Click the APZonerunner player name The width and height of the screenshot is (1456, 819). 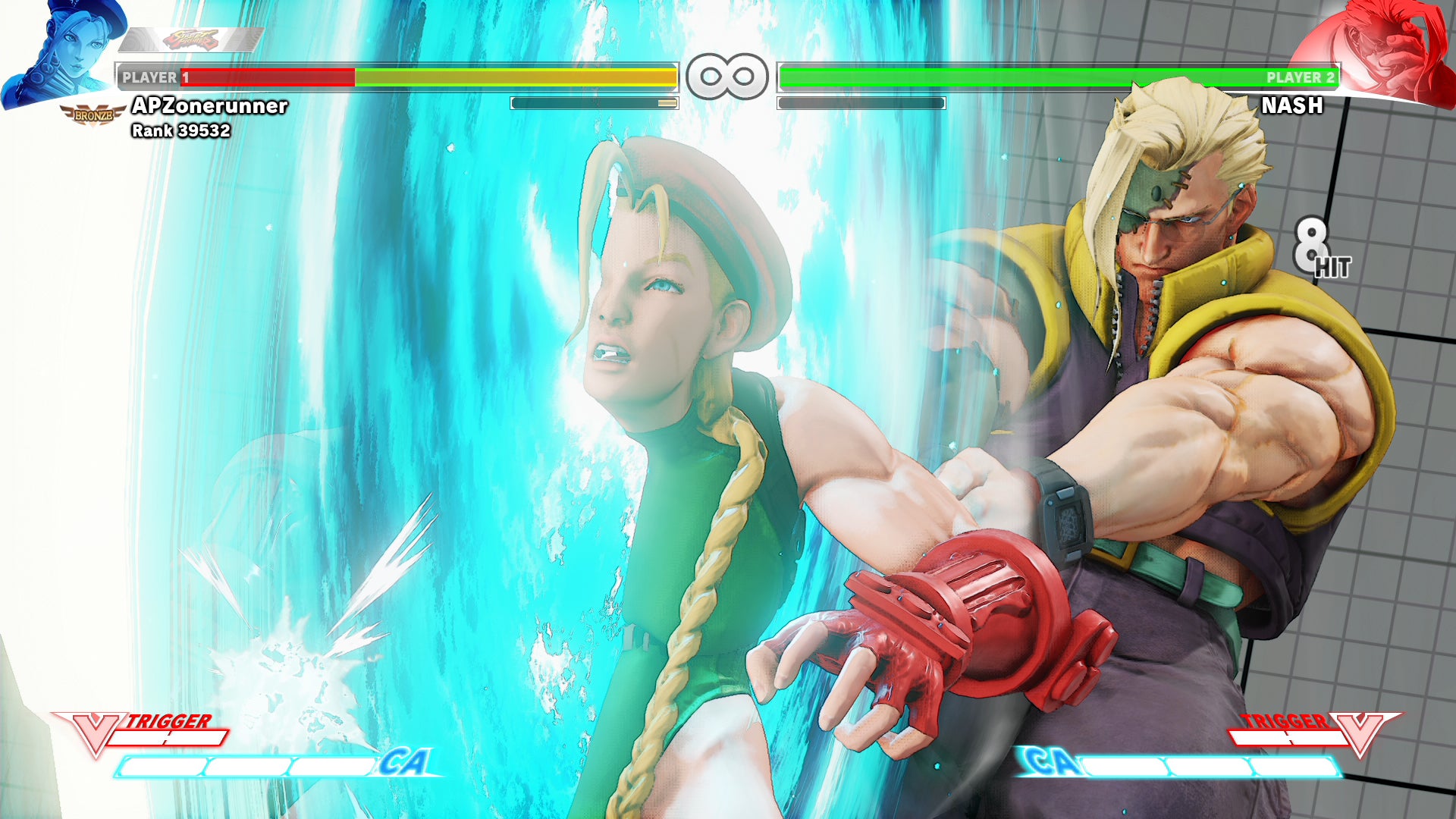[x=210, y=108]
